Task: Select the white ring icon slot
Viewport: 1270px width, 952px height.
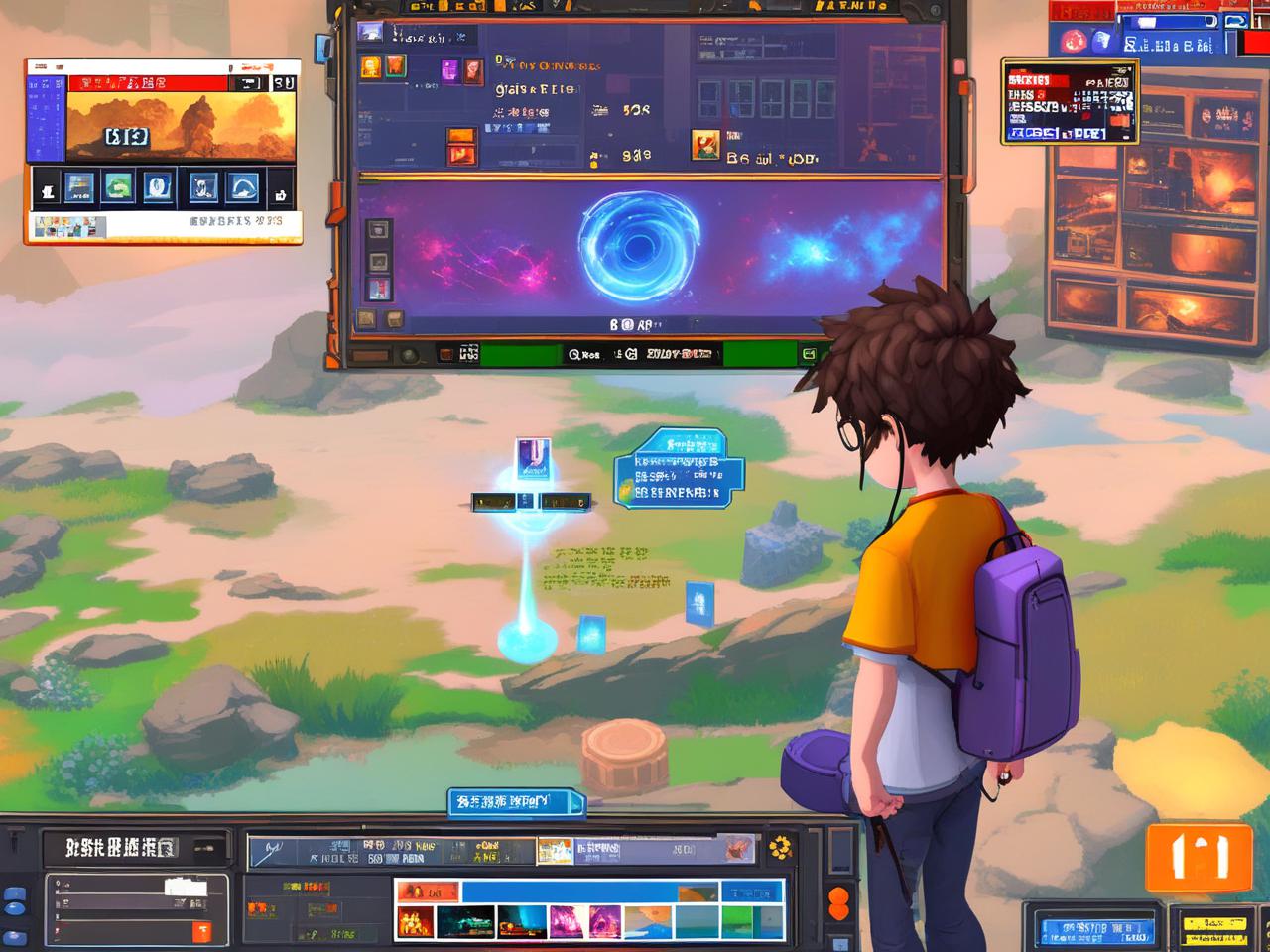Action: pos(158,188)
